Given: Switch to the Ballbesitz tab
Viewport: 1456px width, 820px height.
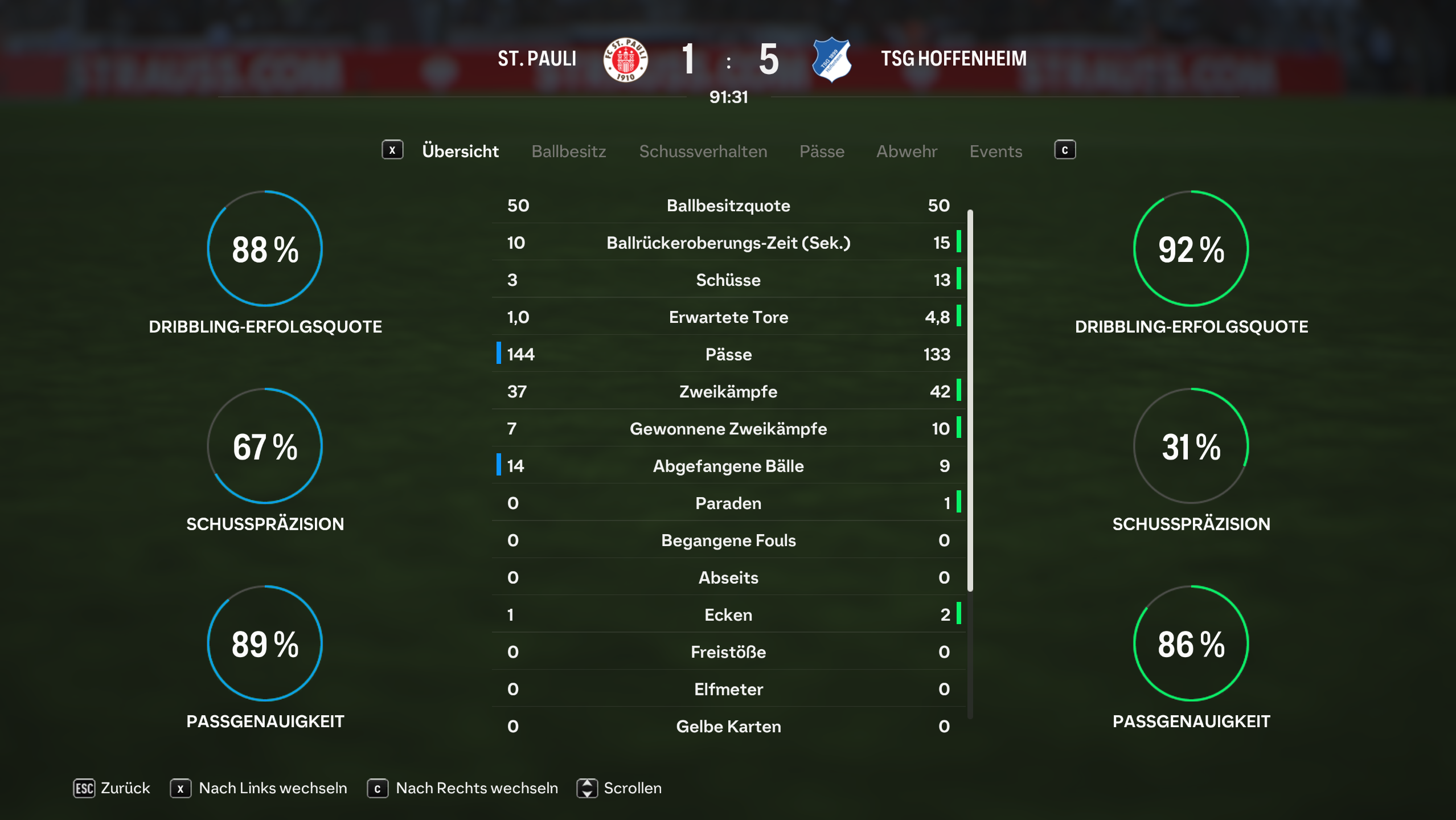Looking at the screenshot, I should [x=568, y=151].
